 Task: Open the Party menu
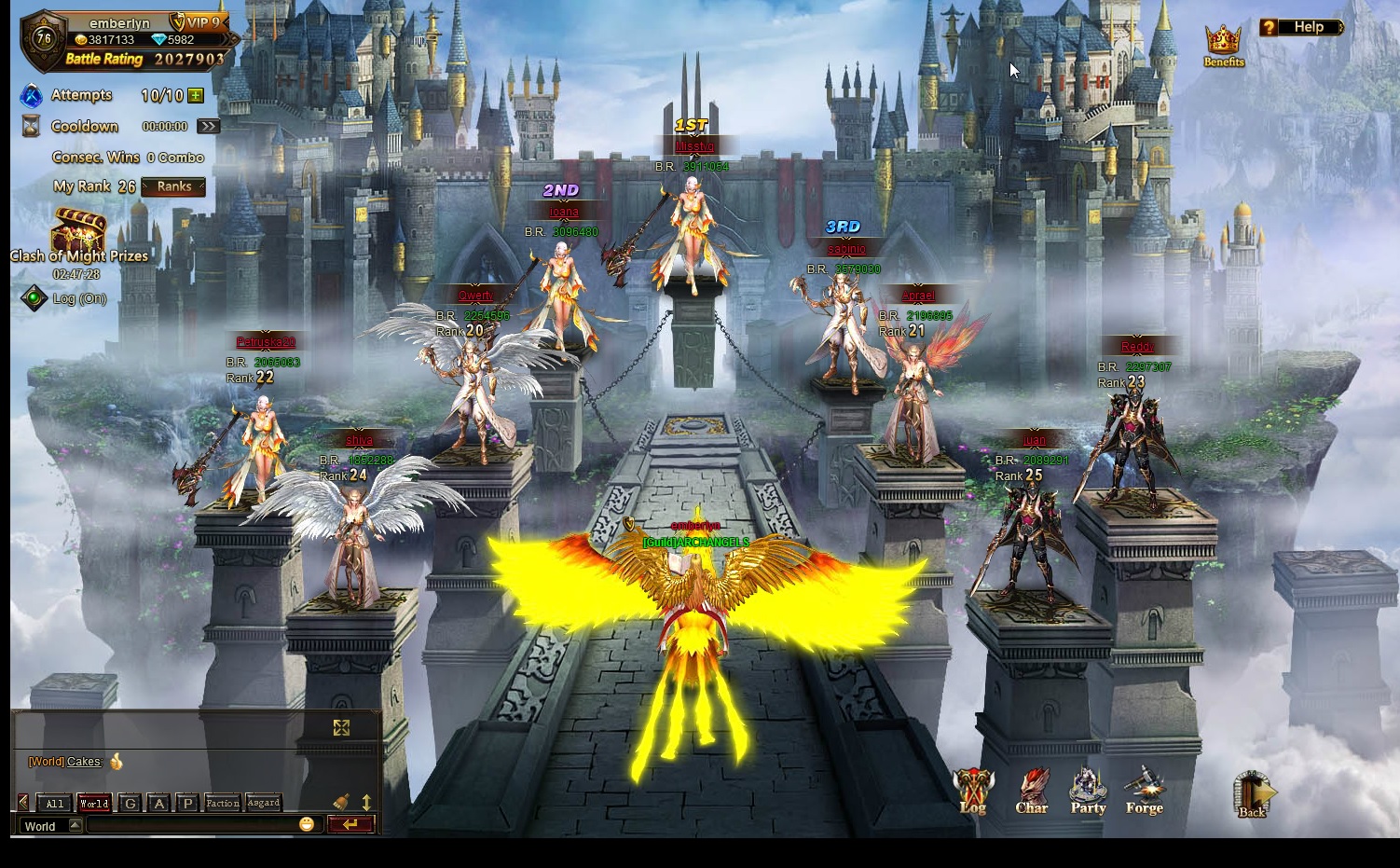tap(1088, 791)
